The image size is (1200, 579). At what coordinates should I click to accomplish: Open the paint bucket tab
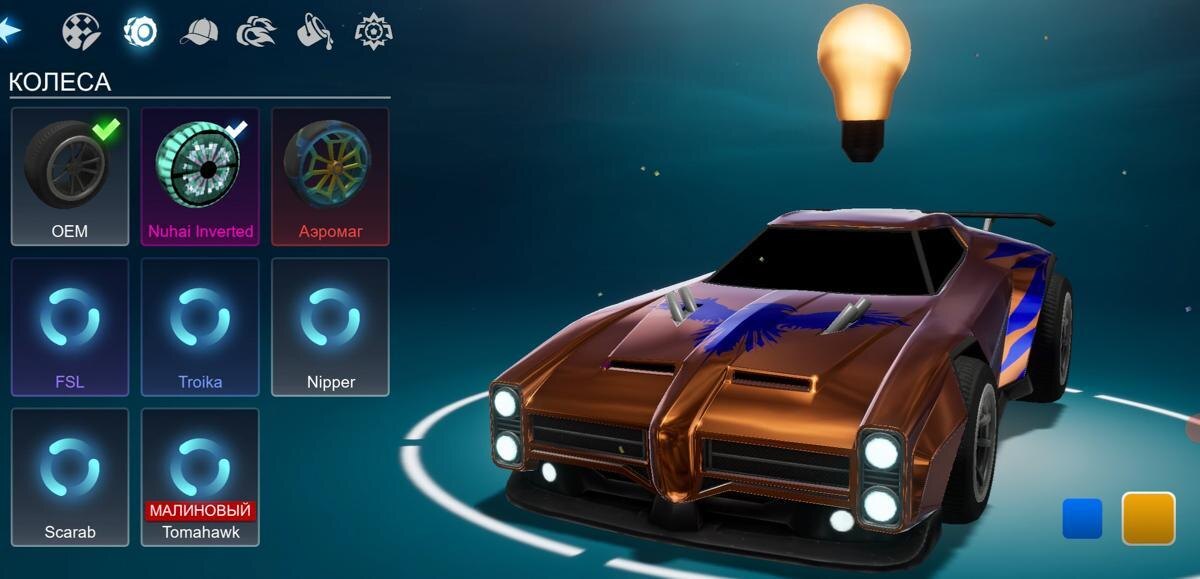click(x=314, y=32)
